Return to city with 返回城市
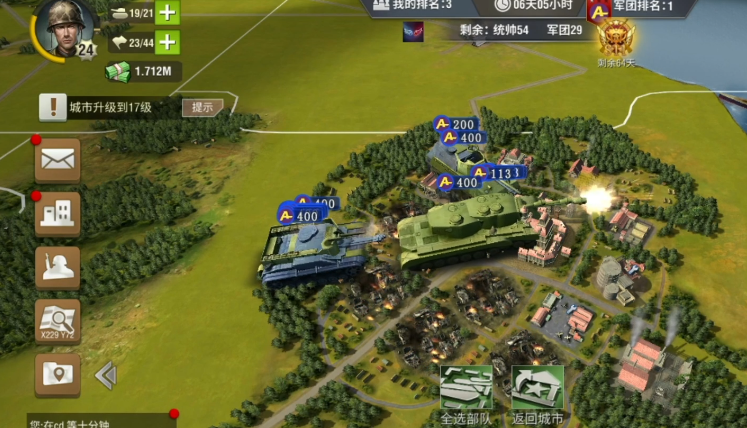The image size is (747, 428). 537,394
